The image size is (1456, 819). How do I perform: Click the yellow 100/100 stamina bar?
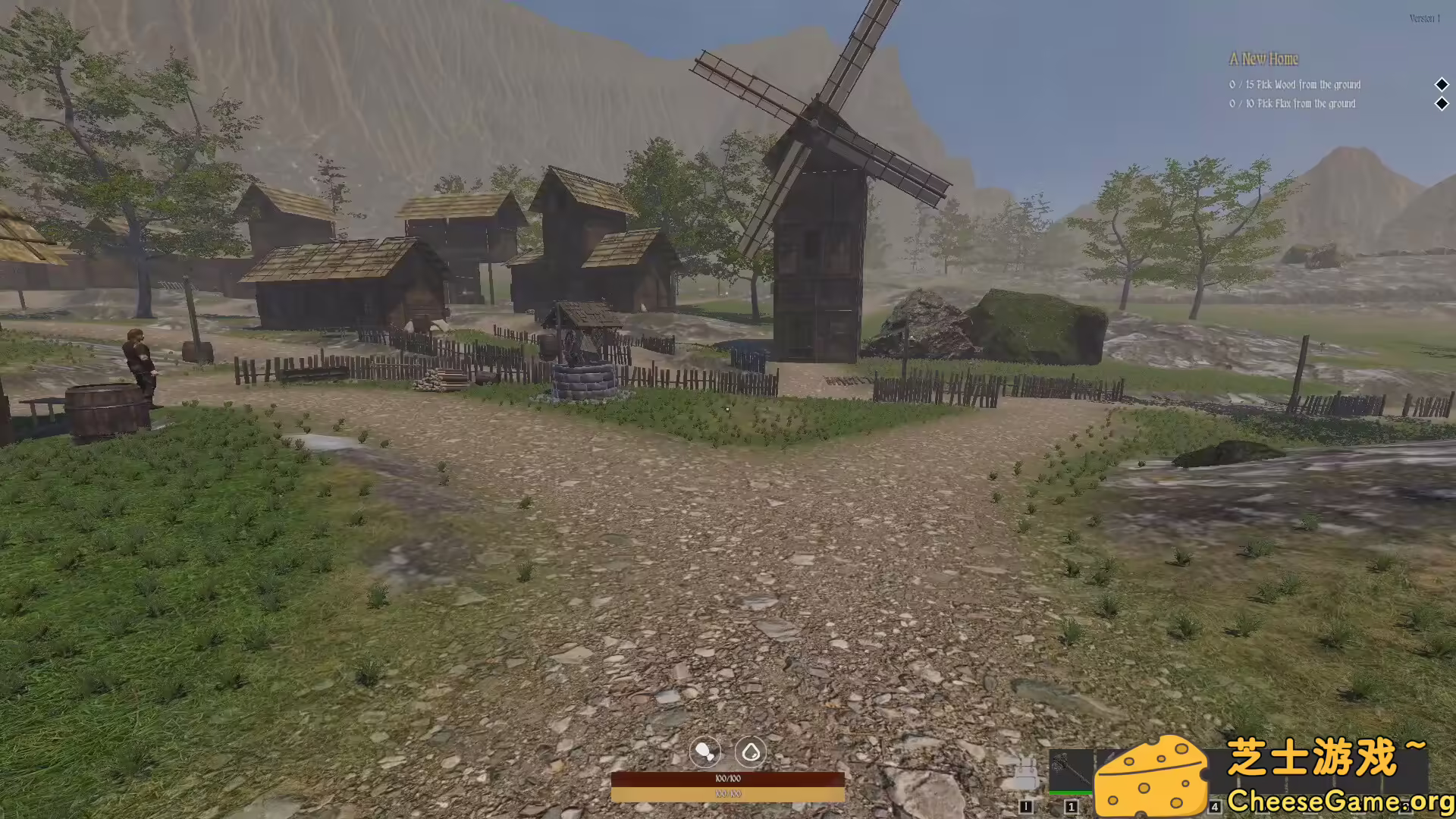coord(728,793)
